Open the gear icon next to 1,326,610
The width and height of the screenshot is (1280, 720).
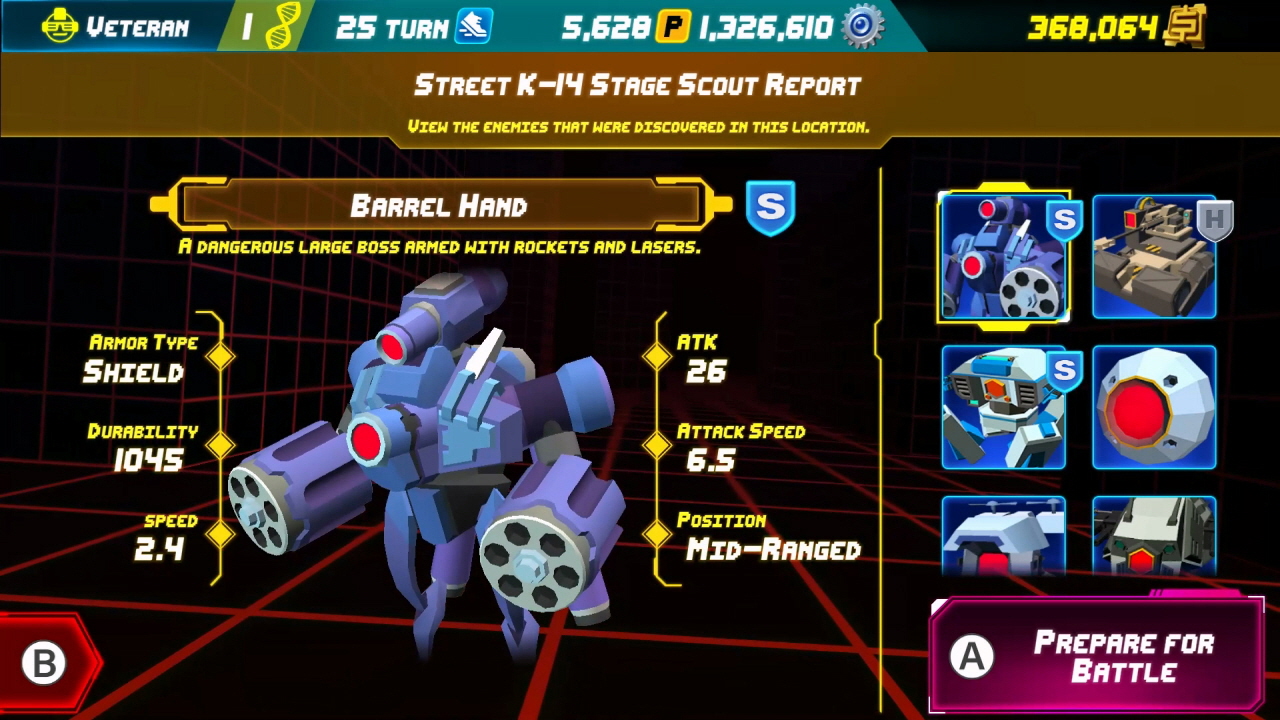pyautogui.click(x=862, y=26)
